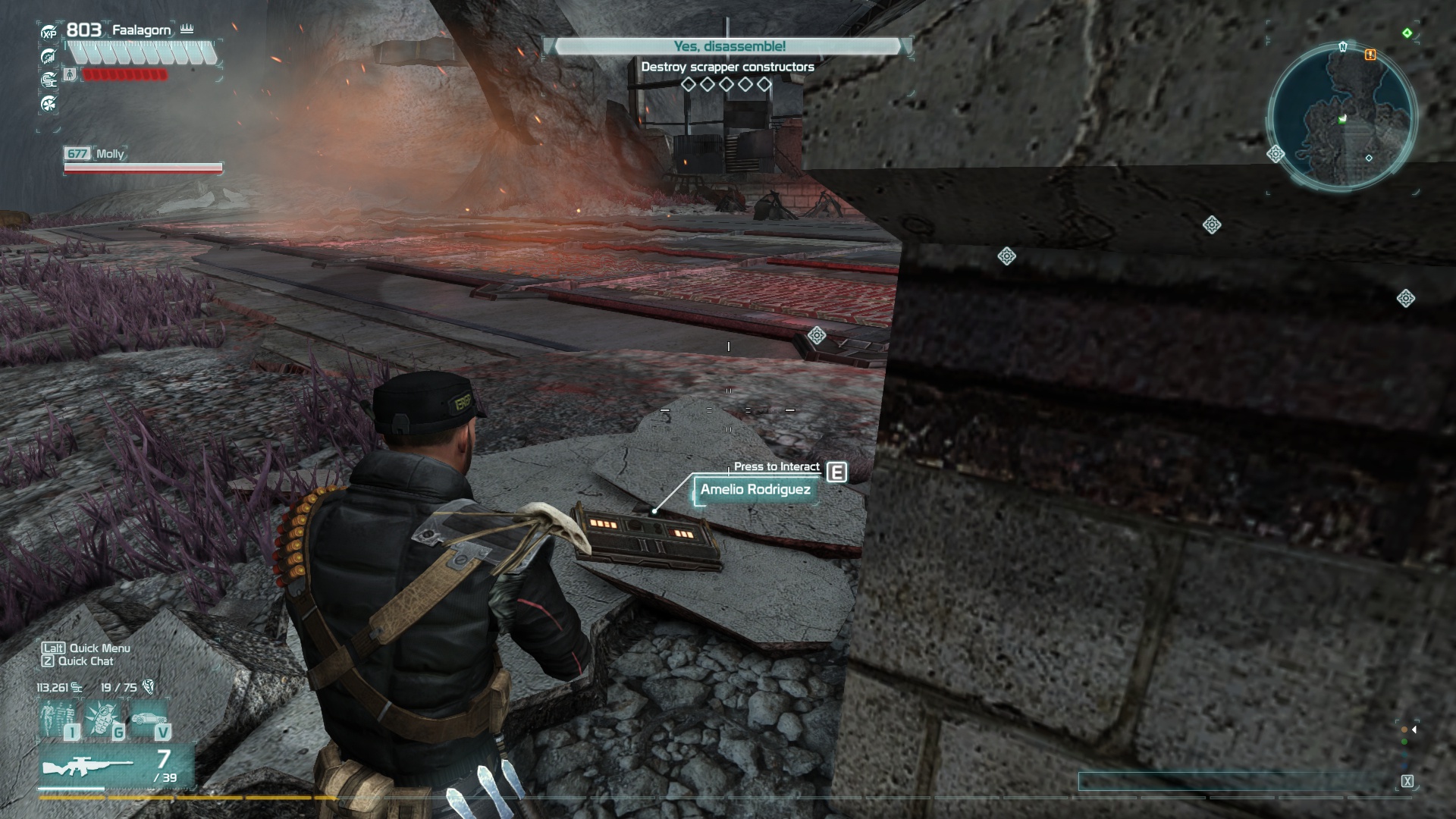Viewport: 1456px width, 819px height.
Task: Focus the chat input box
Action: coord(1236,781)
